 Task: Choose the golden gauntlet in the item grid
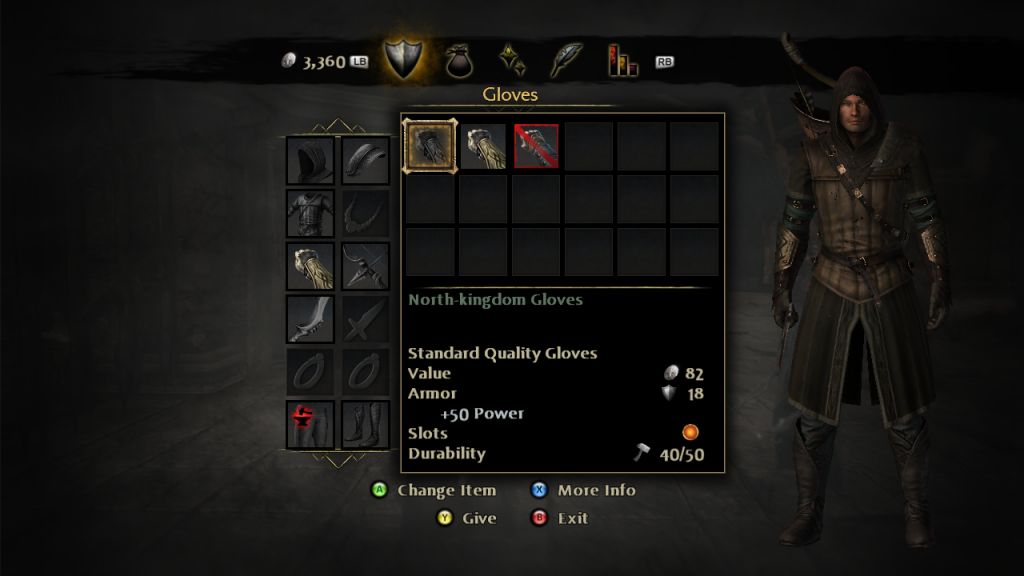pos(483,146)
